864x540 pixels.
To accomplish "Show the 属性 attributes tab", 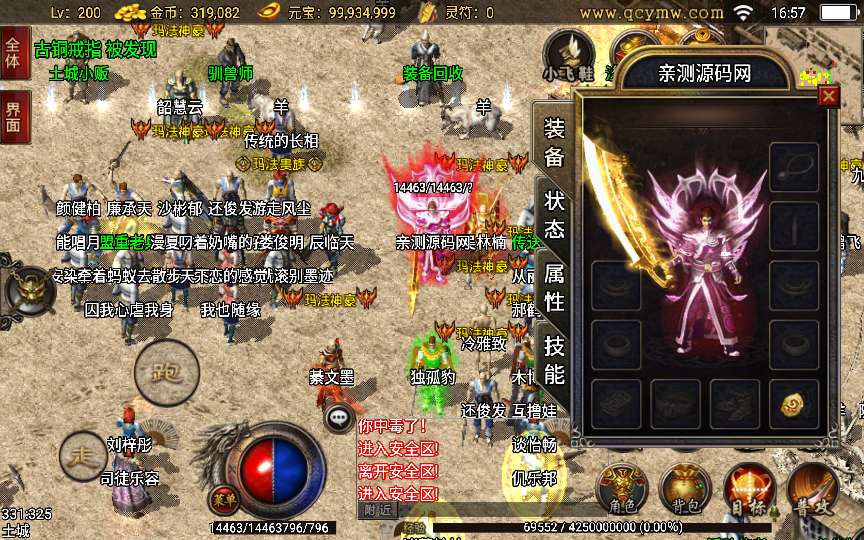I will [x=554, y=287].
